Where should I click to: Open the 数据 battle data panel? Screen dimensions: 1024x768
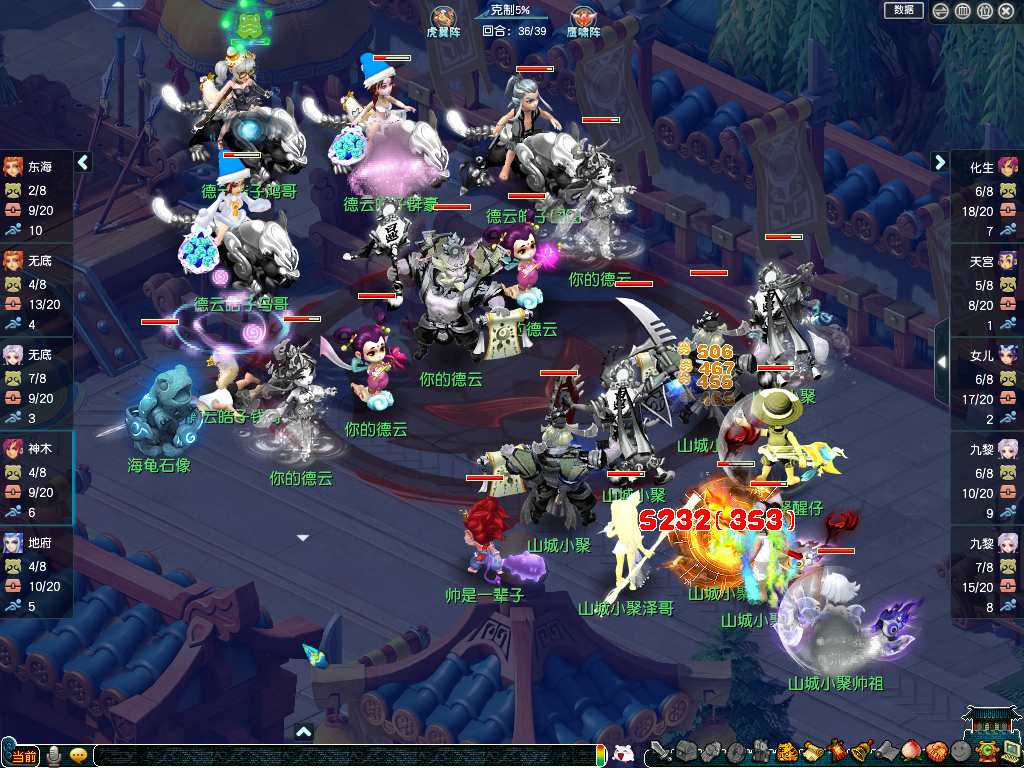pyautogui.click(x=903, y=10)
